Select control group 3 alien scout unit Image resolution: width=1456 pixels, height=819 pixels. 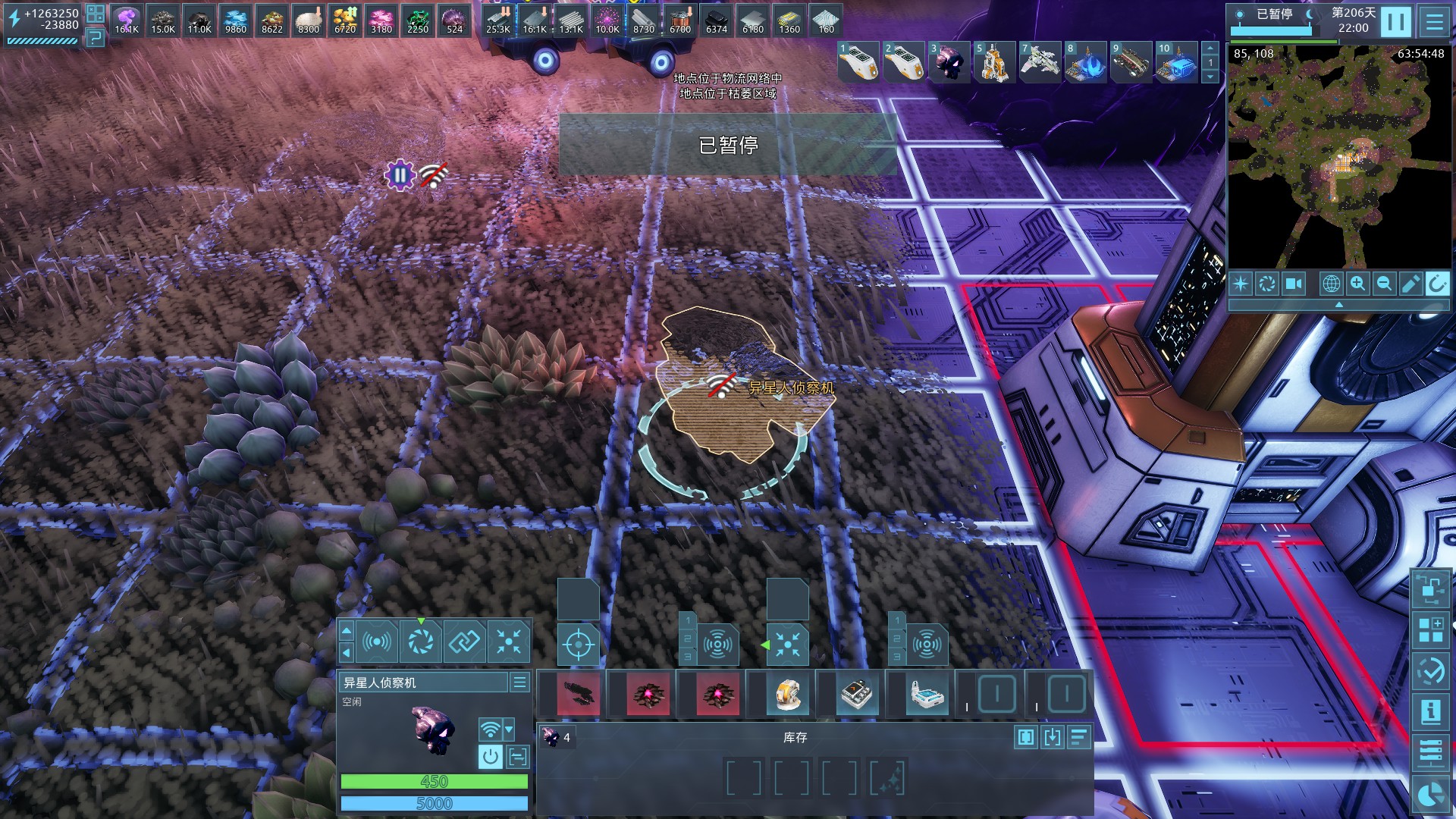pos(948,62)
